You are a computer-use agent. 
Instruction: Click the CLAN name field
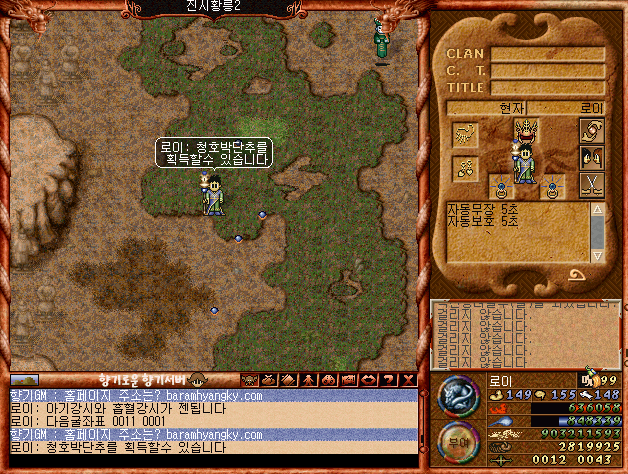pos(547,54)
